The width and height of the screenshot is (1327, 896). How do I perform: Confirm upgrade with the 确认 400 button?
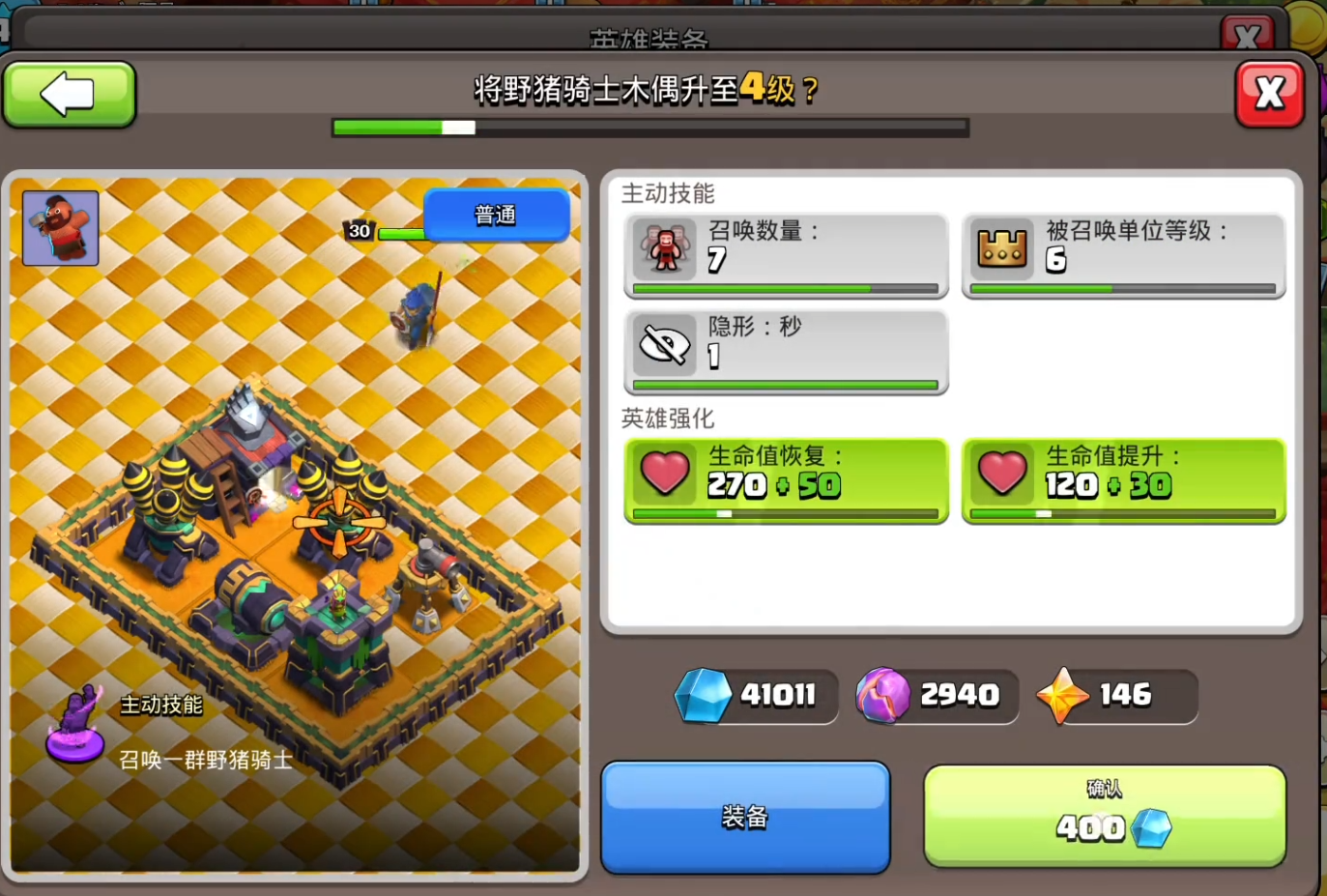pos(1104,815)
